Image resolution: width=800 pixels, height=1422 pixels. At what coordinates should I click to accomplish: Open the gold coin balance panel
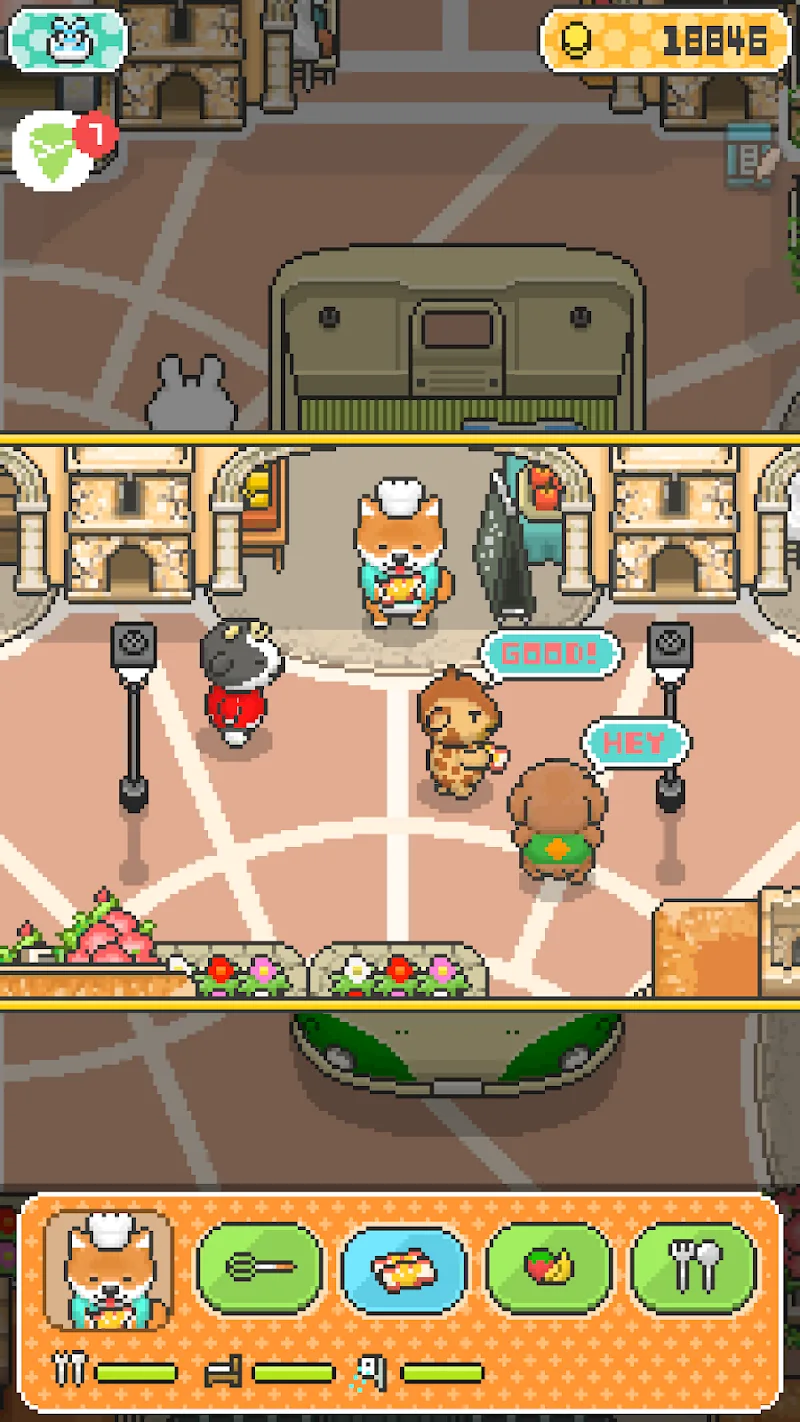pos(665,40)
